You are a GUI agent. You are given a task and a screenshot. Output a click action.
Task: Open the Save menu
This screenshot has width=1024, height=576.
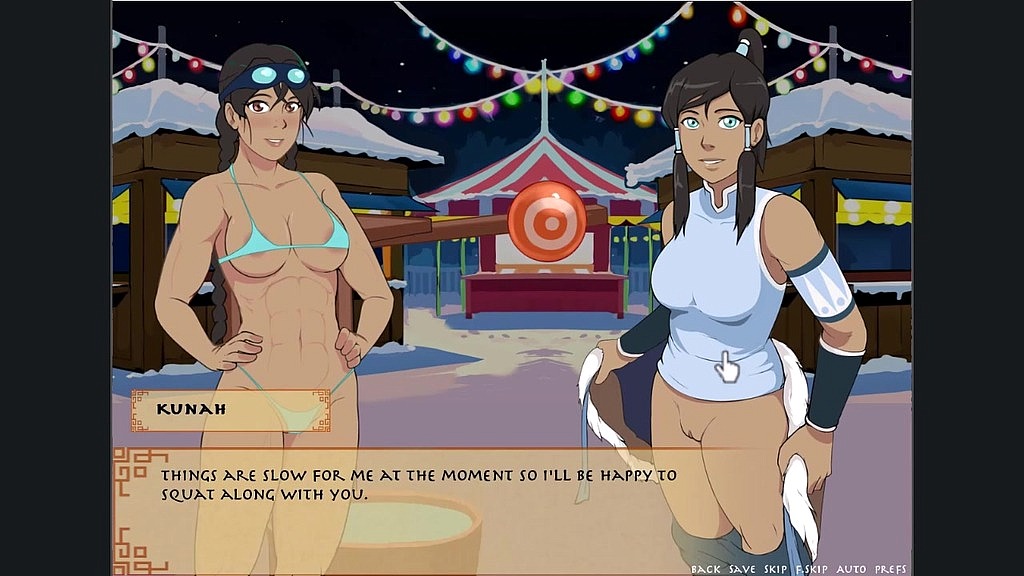(x=742, y=569)
